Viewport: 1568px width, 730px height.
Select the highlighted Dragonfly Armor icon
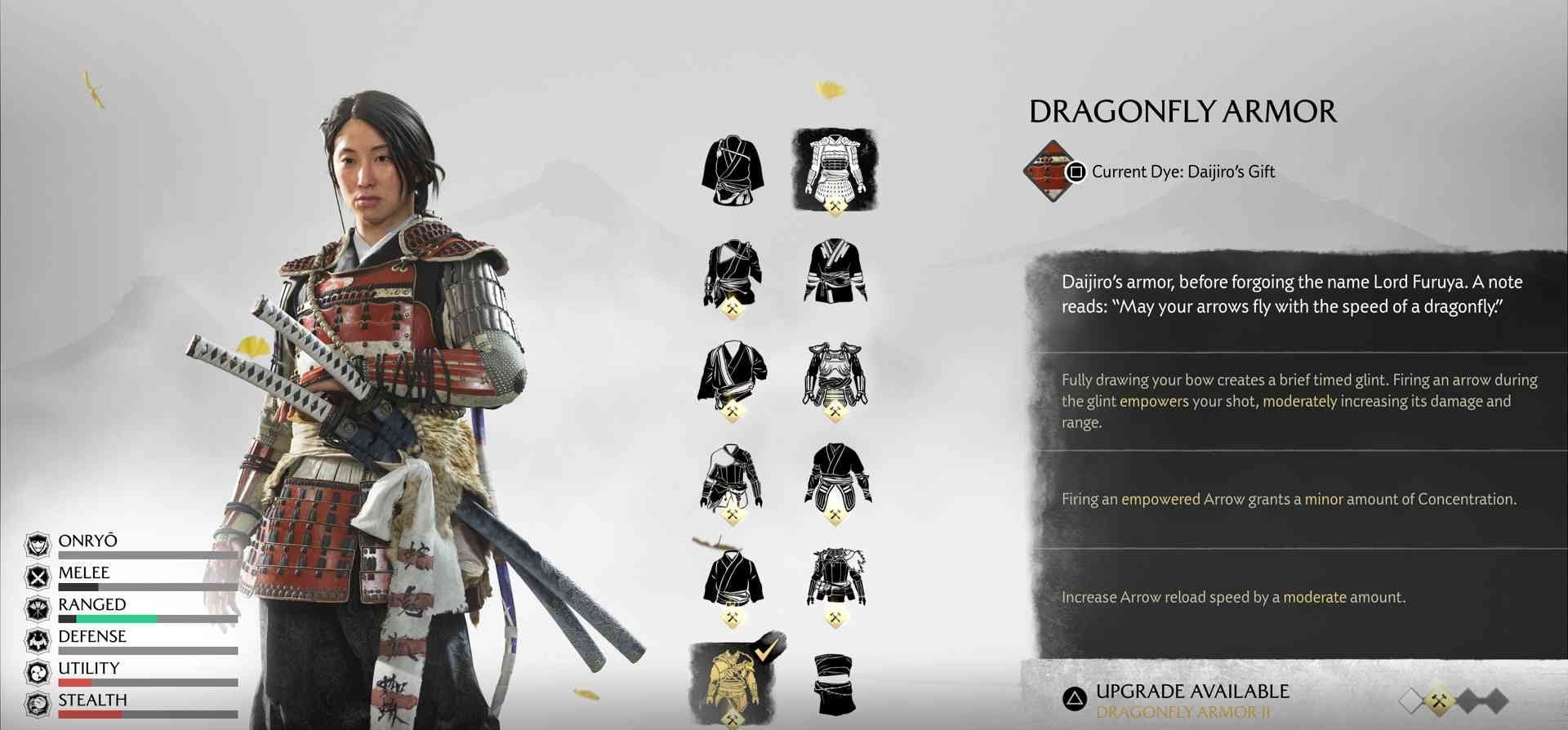[834, 167]
